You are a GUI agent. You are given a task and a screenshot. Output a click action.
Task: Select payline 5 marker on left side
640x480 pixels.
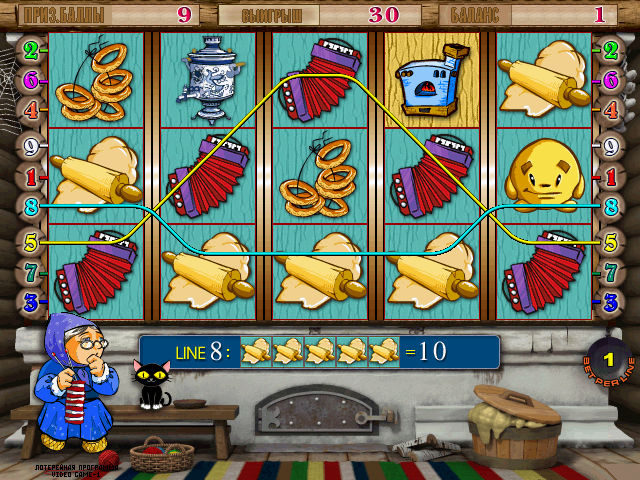pyautogui.click(x=31, y=240)
